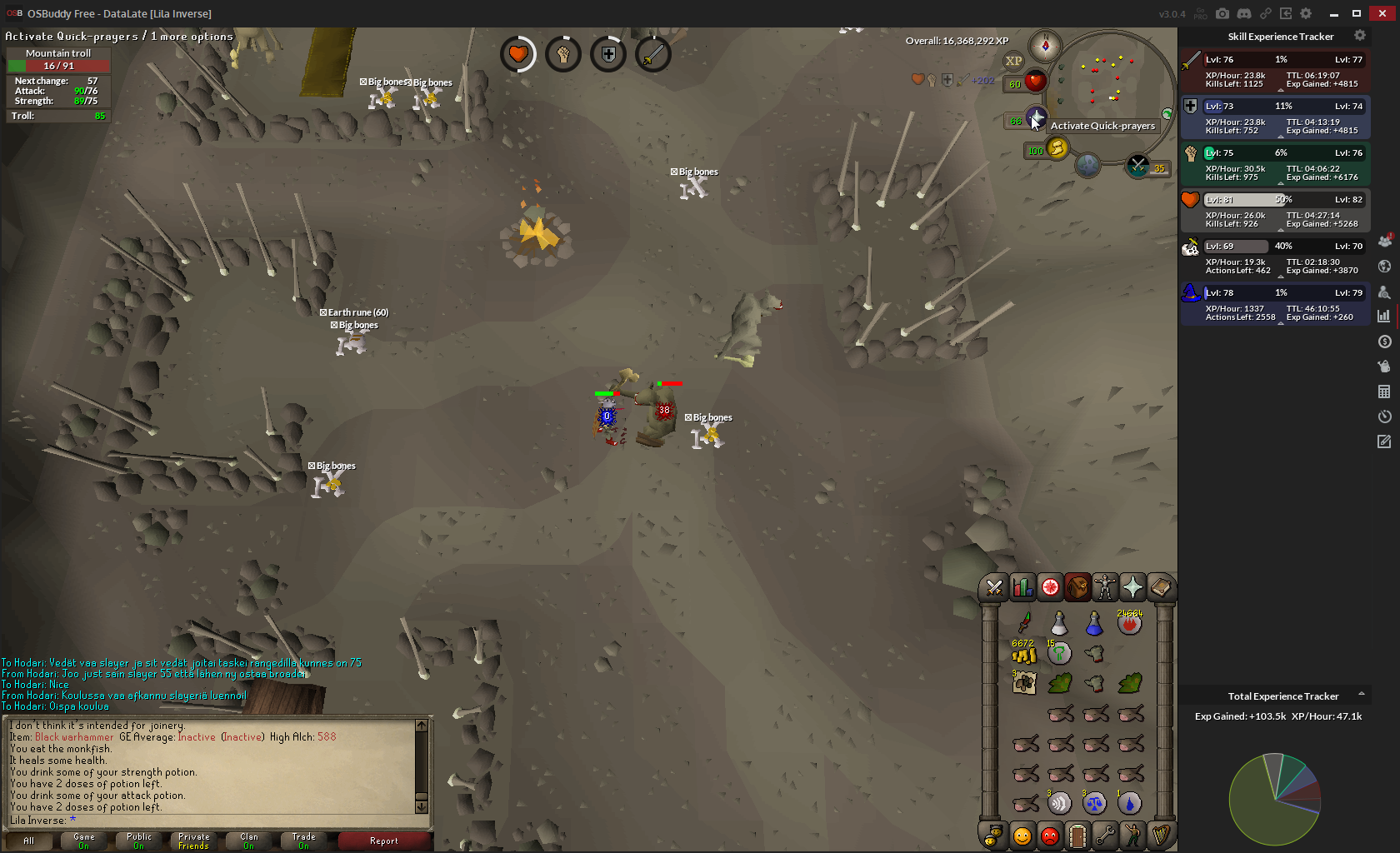
Task: Open Skill Experience Tracker settings gear
Action: (1360, 36)
